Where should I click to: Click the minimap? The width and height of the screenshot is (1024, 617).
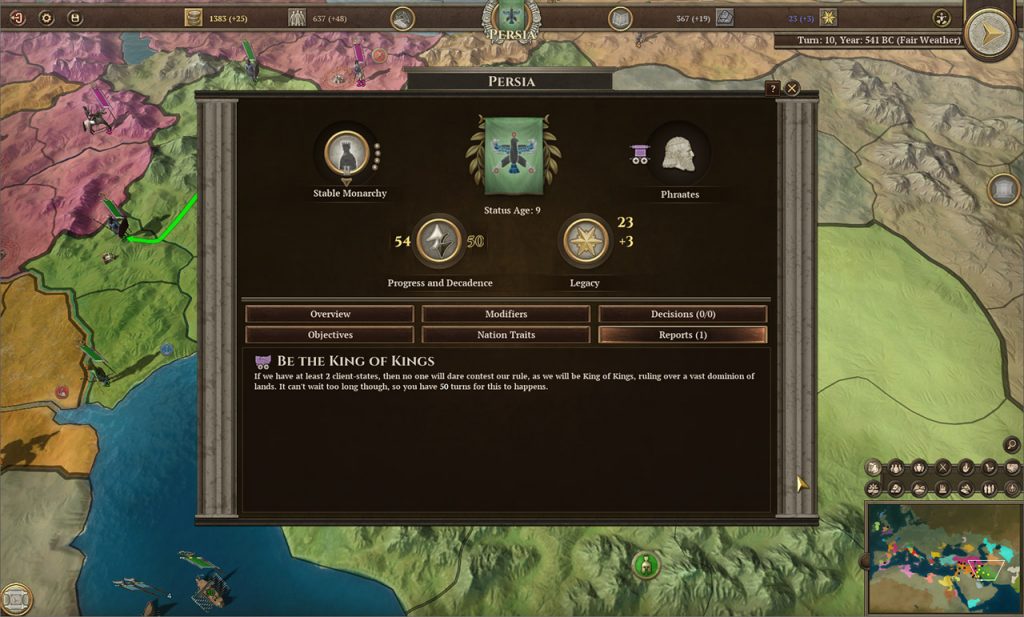(x=943, y=558)
